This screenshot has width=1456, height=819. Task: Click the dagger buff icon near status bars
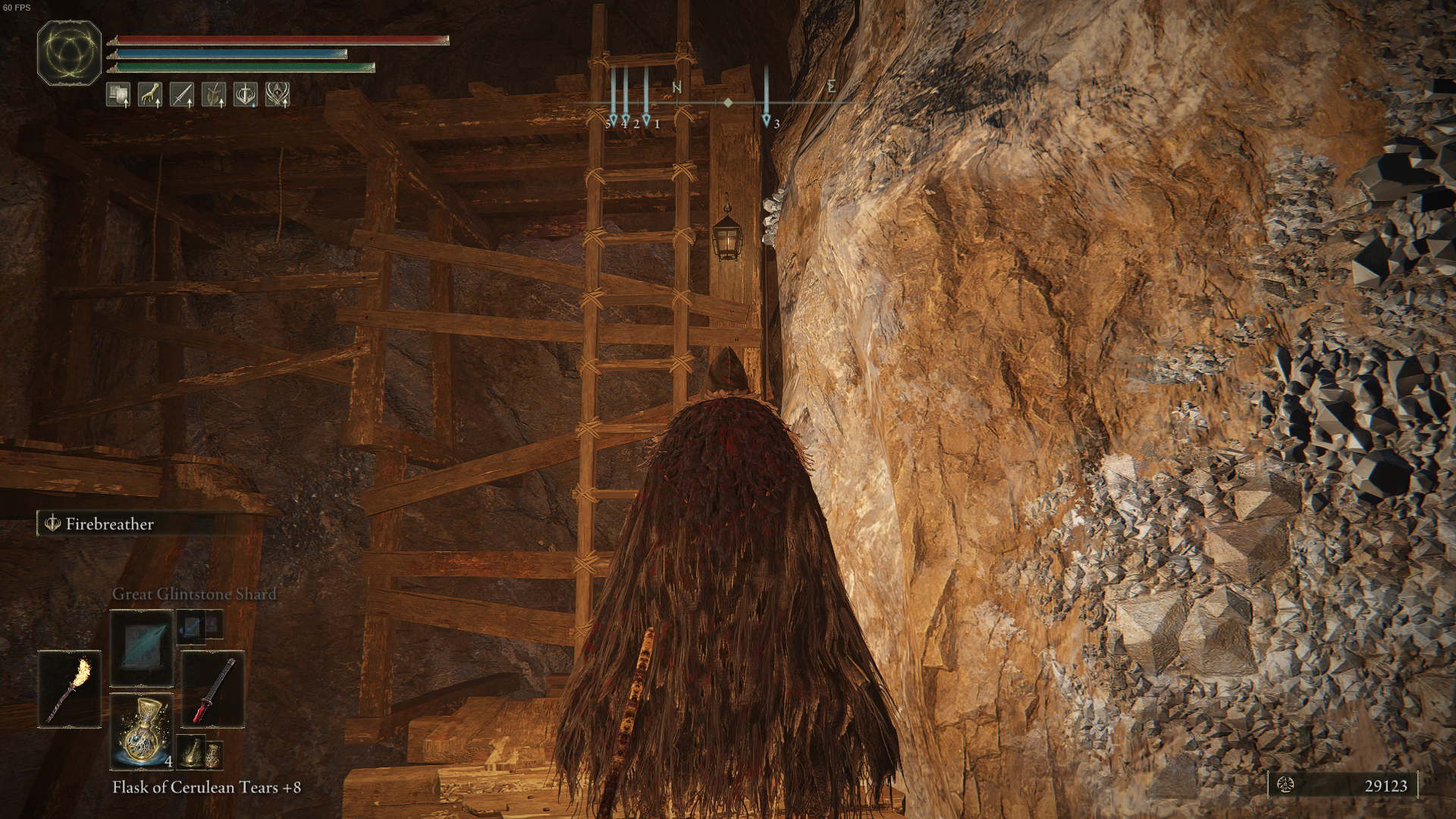tap(184, 95)
